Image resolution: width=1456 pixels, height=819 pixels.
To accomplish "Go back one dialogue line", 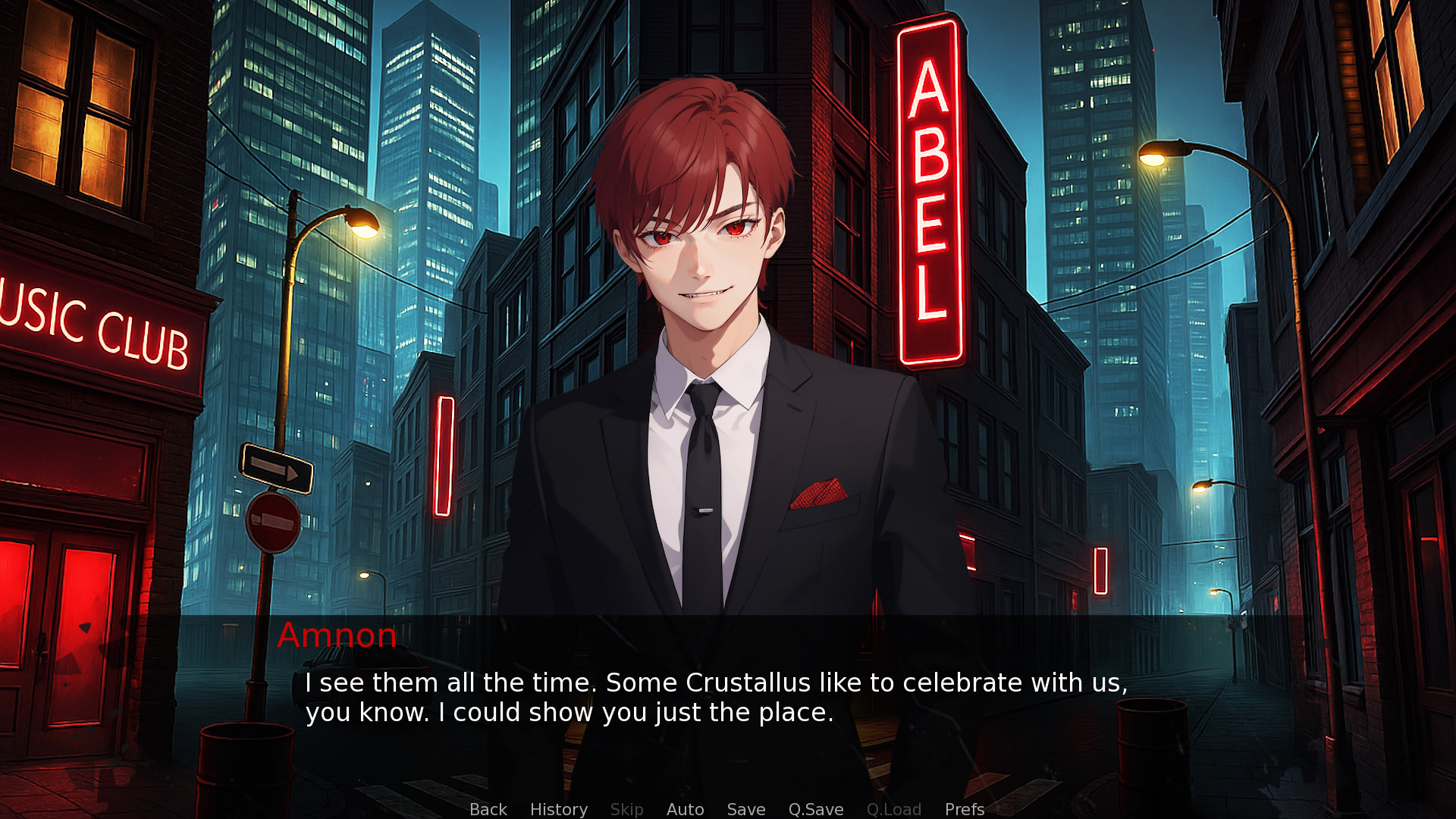I will click(x=488, y=809).
